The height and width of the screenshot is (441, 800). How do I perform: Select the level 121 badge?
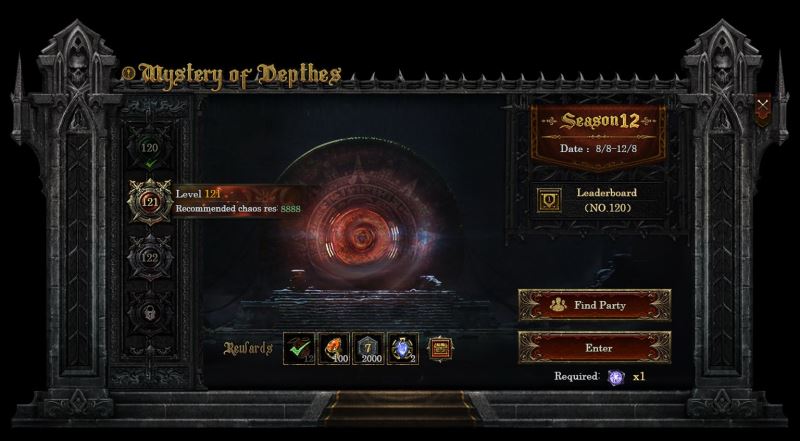[149, 200]
